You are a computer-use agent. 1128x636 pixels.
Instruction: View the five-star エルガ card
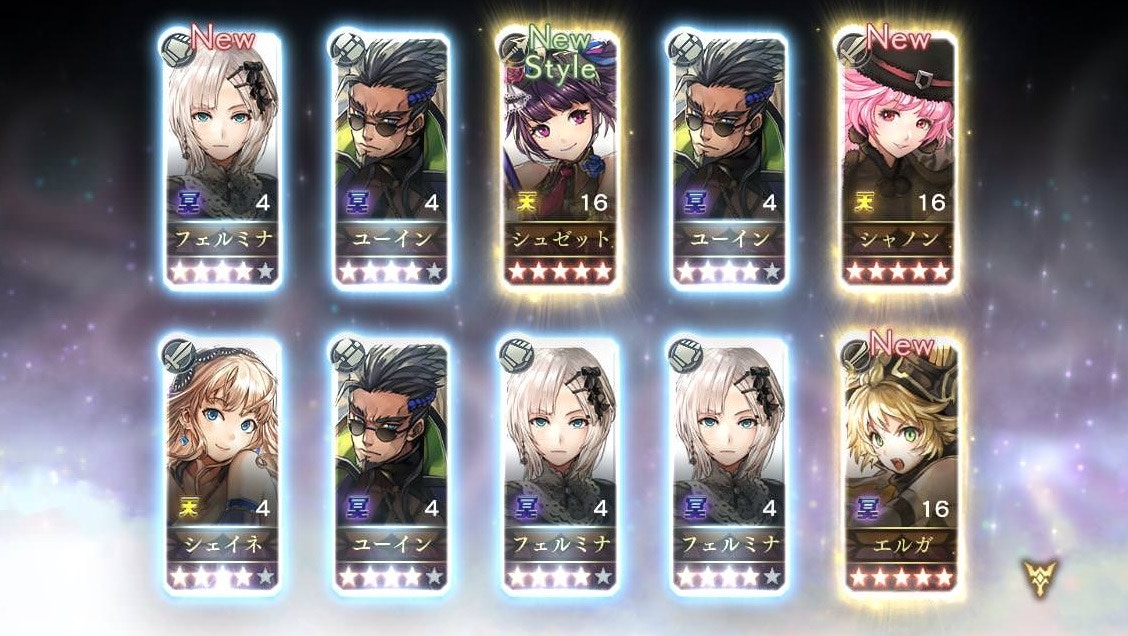pos(897,466)
